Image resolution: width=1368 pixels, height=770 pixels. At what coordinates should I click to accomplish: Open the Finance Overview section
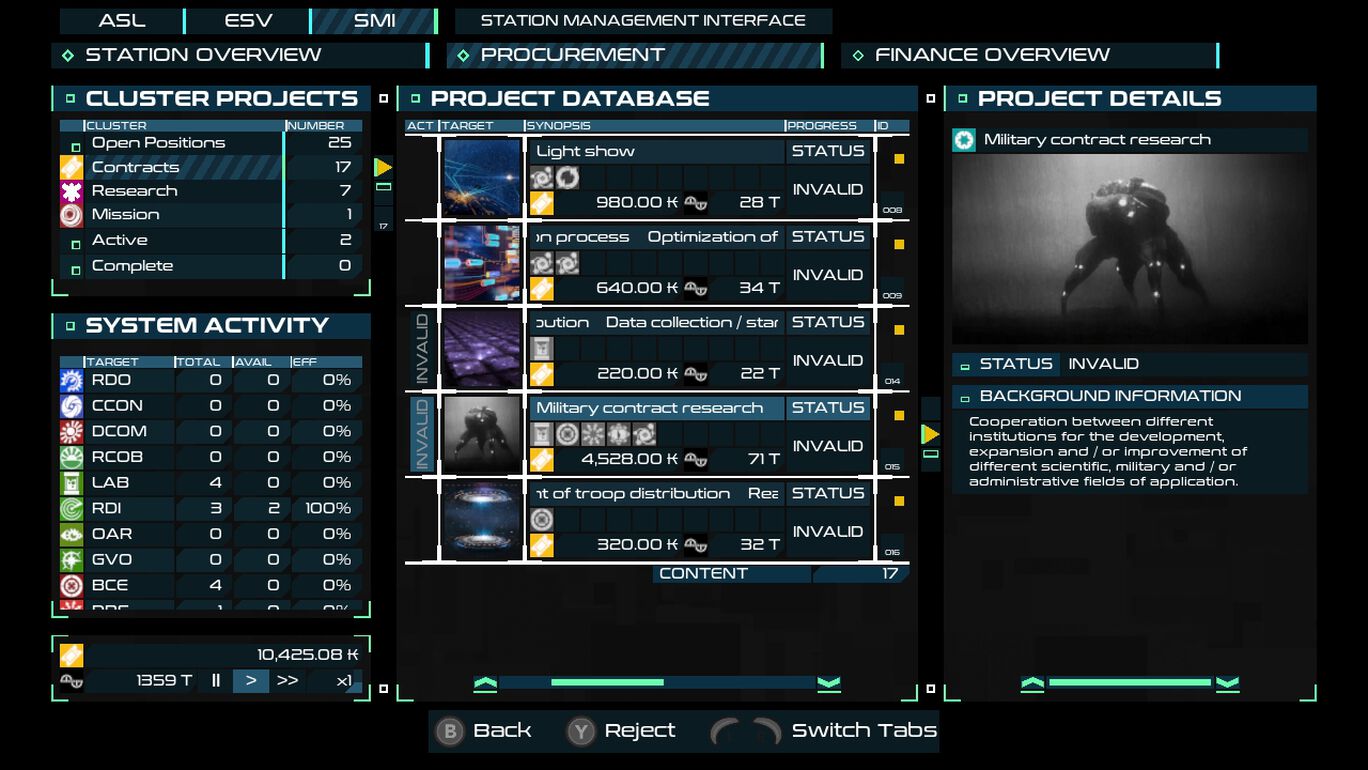pos(1030,55)
